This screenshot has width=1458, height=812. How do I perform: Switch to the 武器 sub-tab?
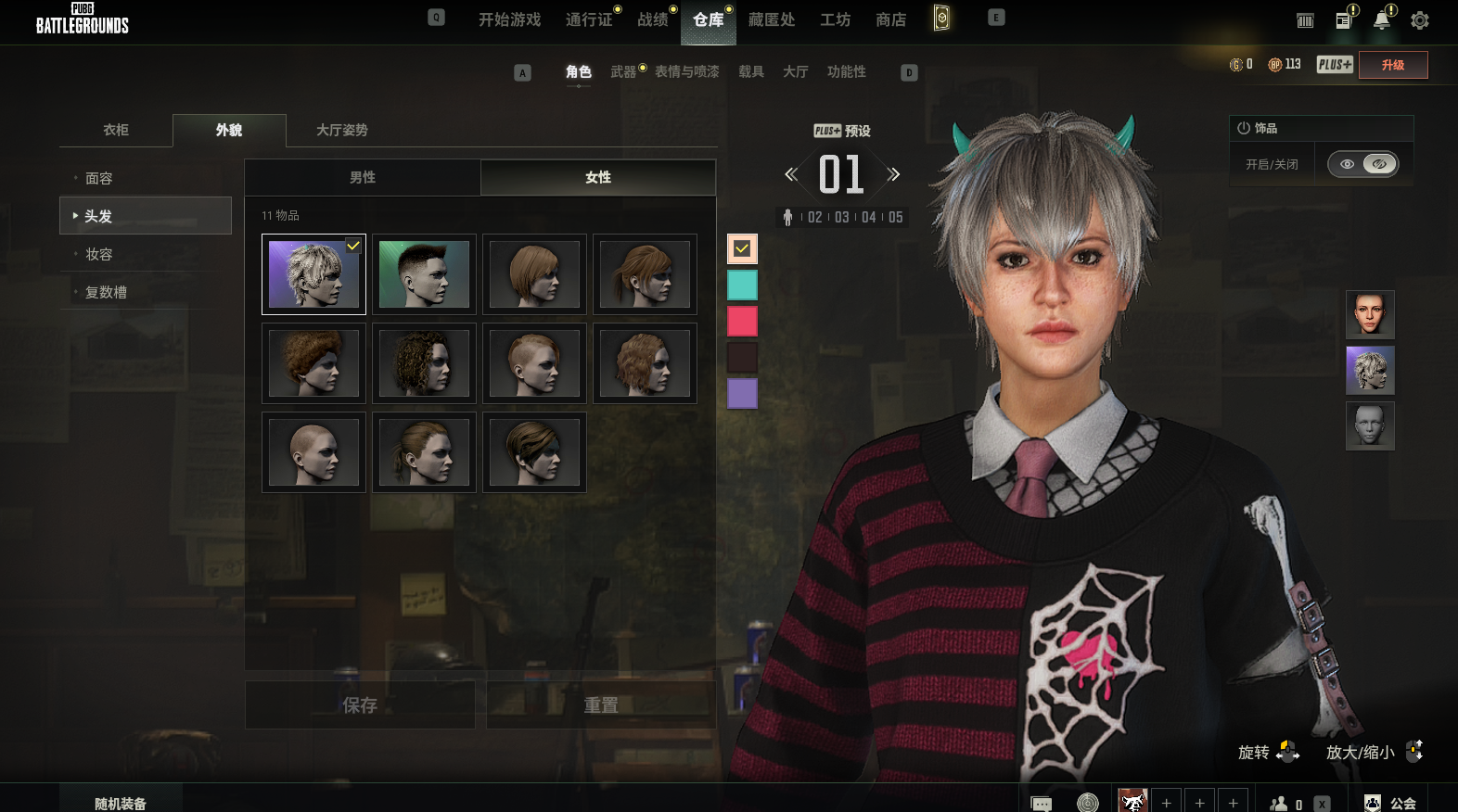[x=623, y=71]
